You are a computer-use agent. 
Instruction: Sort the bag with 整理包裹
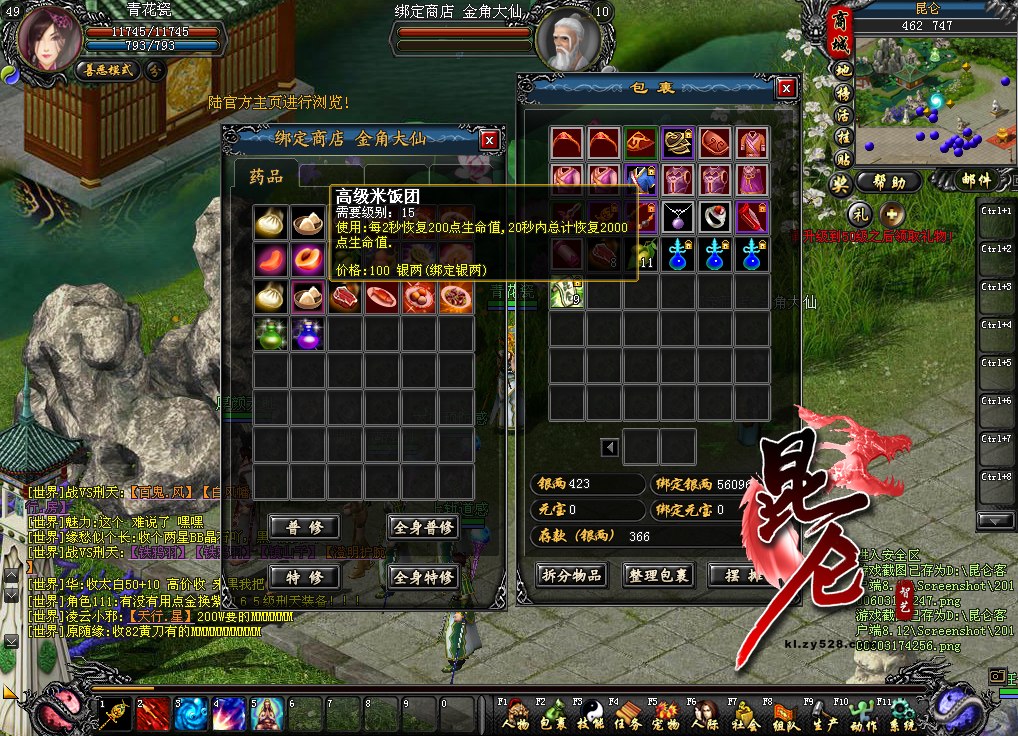[x=658, y=575]
